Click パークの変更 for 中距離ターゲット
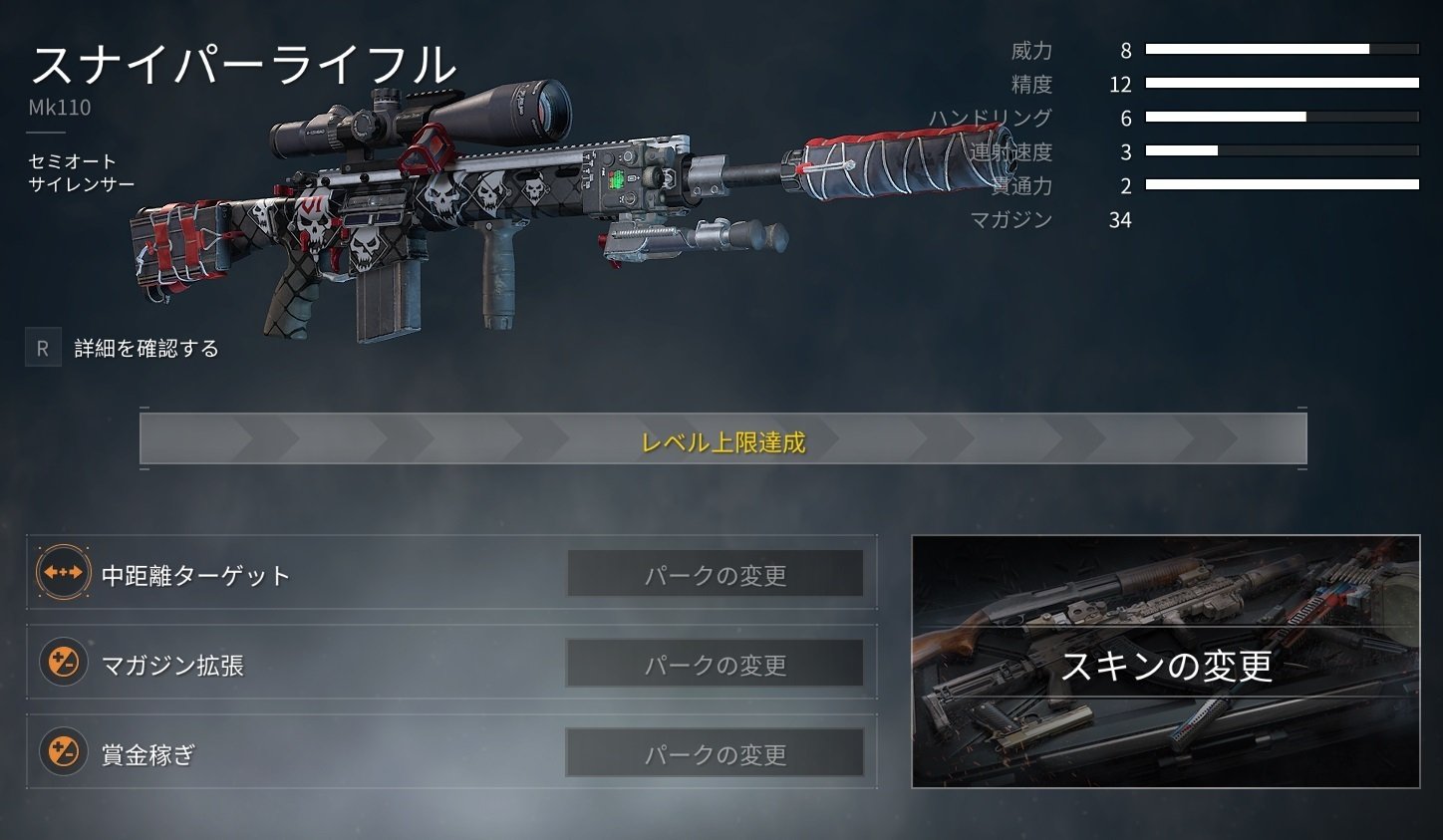The height and width of the screenshot is (840, 1443). tap(716, 574)
